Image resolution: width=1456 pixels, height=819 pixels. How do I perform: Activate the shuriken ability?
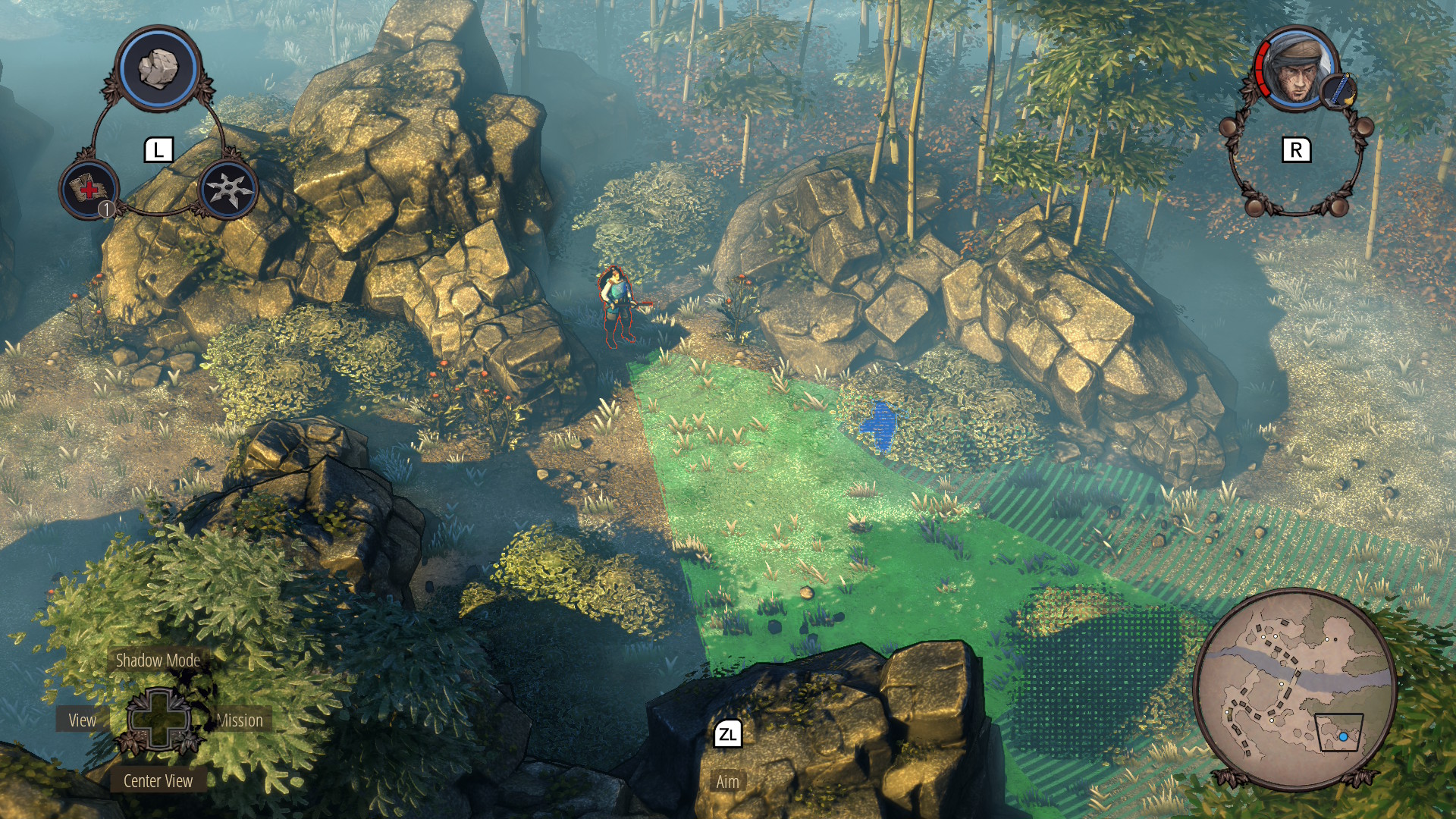click(x=227, y=190)
